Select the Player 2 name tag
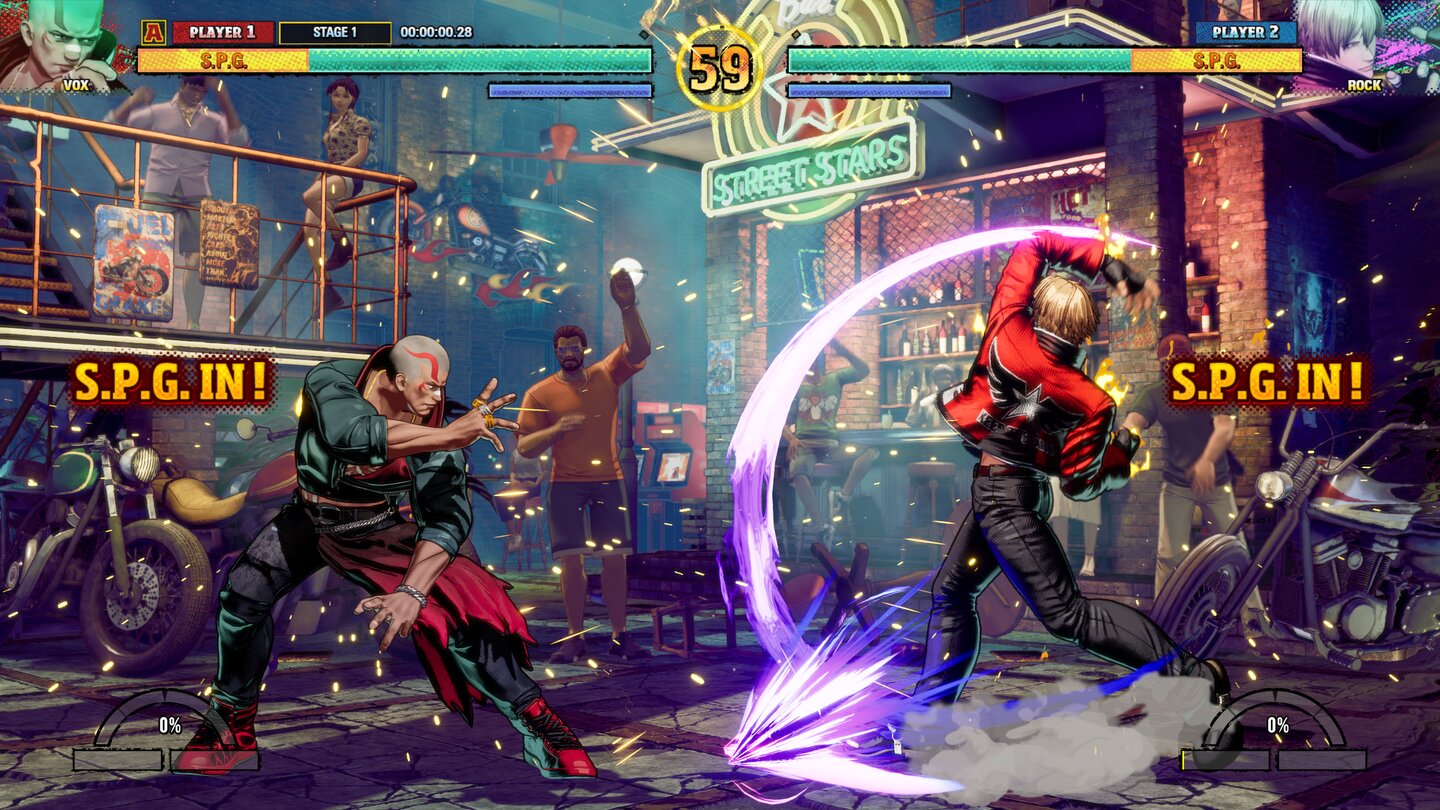1440x810 pixels. [1245, 32]
